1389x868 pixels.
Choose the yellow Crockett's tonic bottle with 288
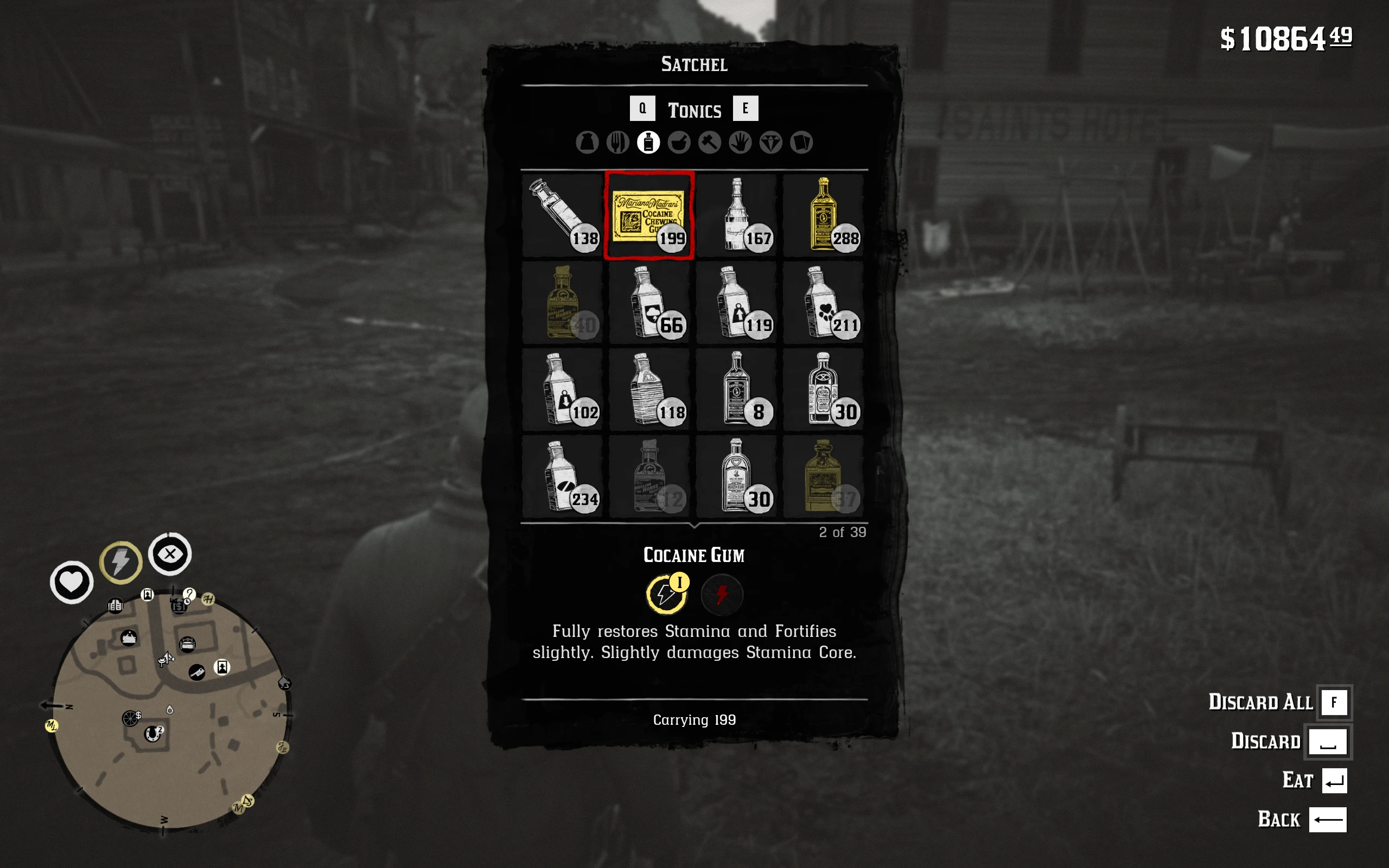click(x=823, y=215)
